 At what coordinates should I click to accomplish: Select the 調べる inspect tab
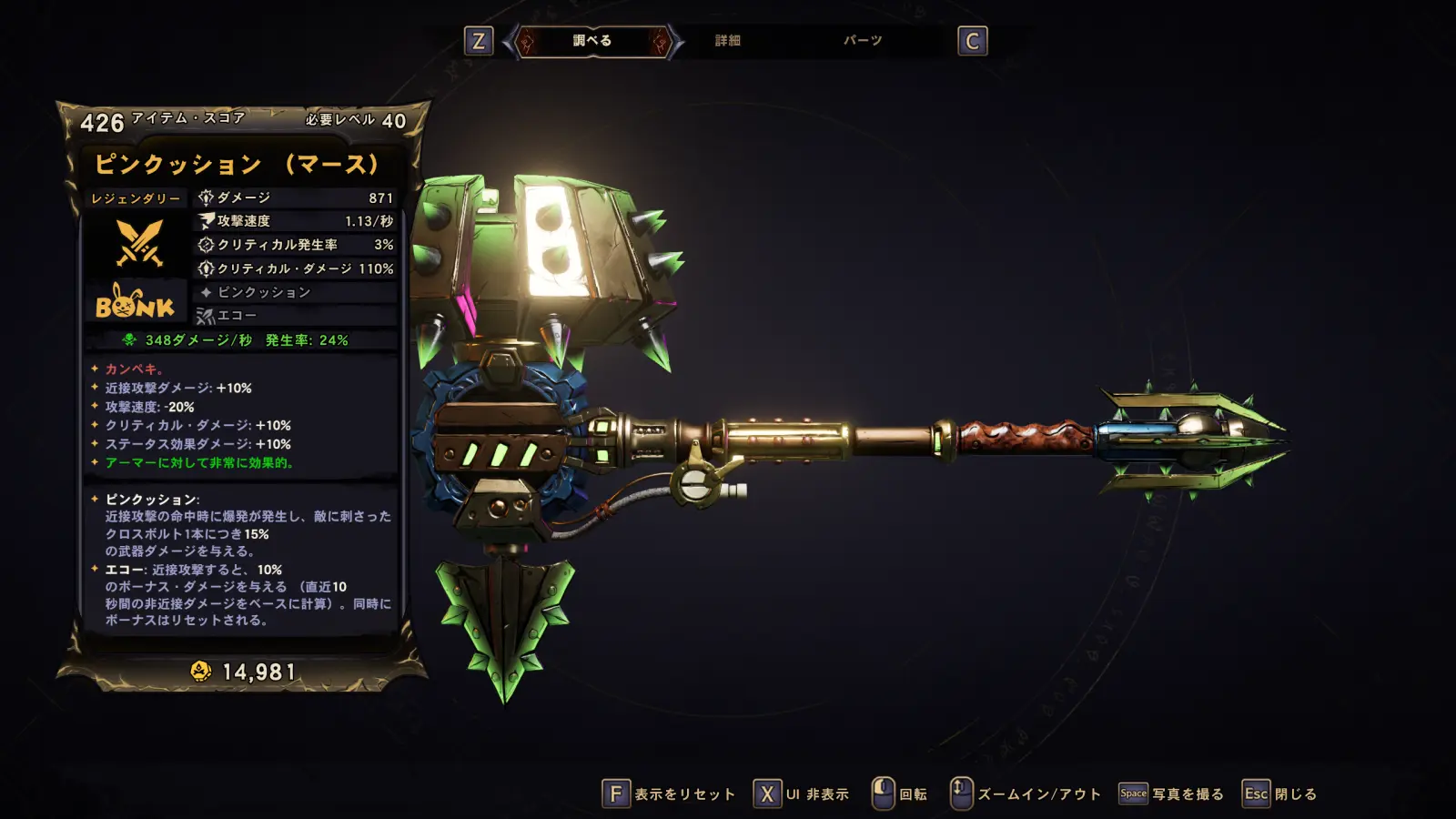(592, 41)
